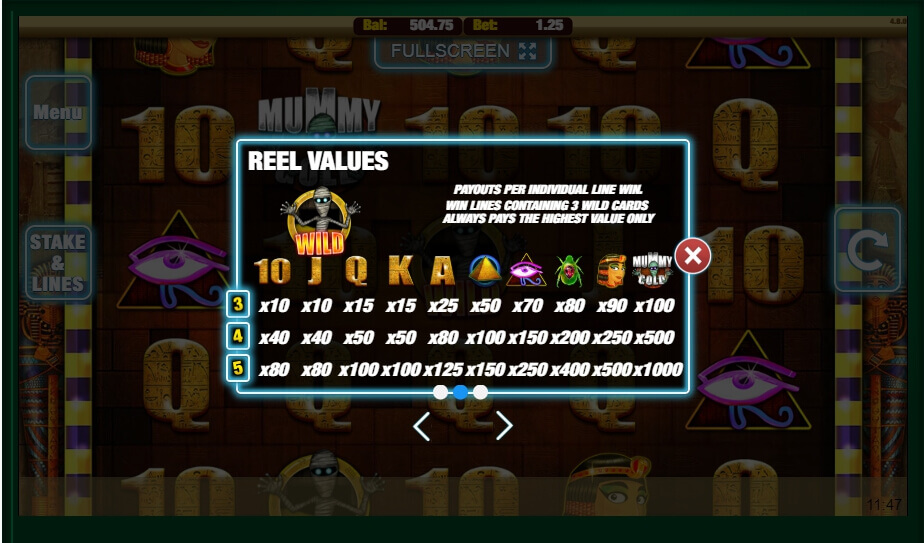The image size is (924, 543).
Task: Spin the reels with circular arrow button
Action: (x=867, y=250)
